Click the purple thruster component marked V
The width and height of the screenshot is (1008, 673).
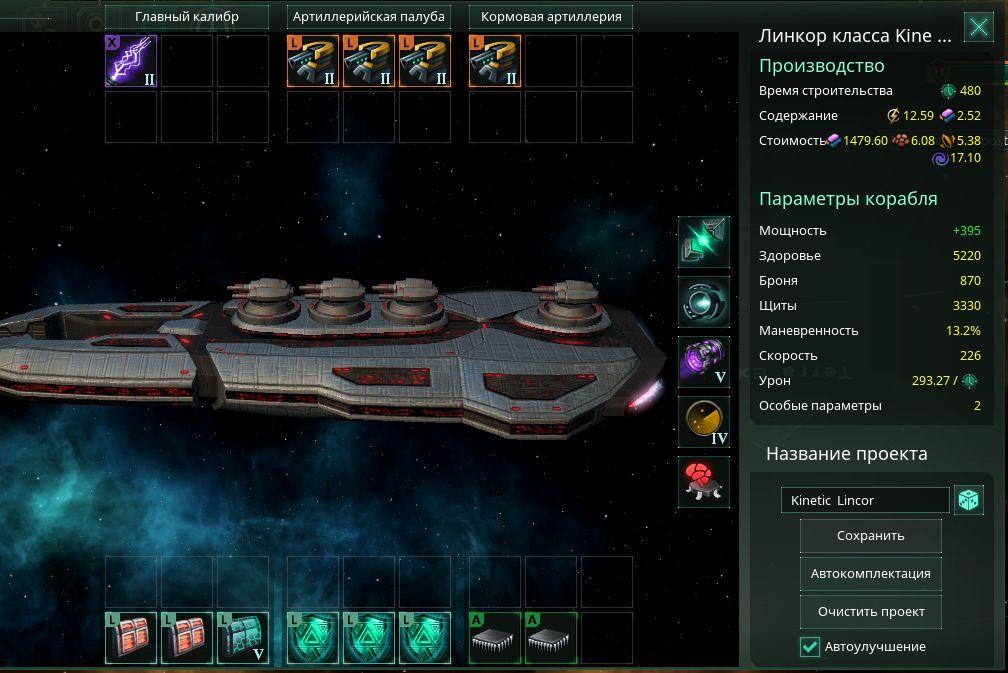(704, 362)
